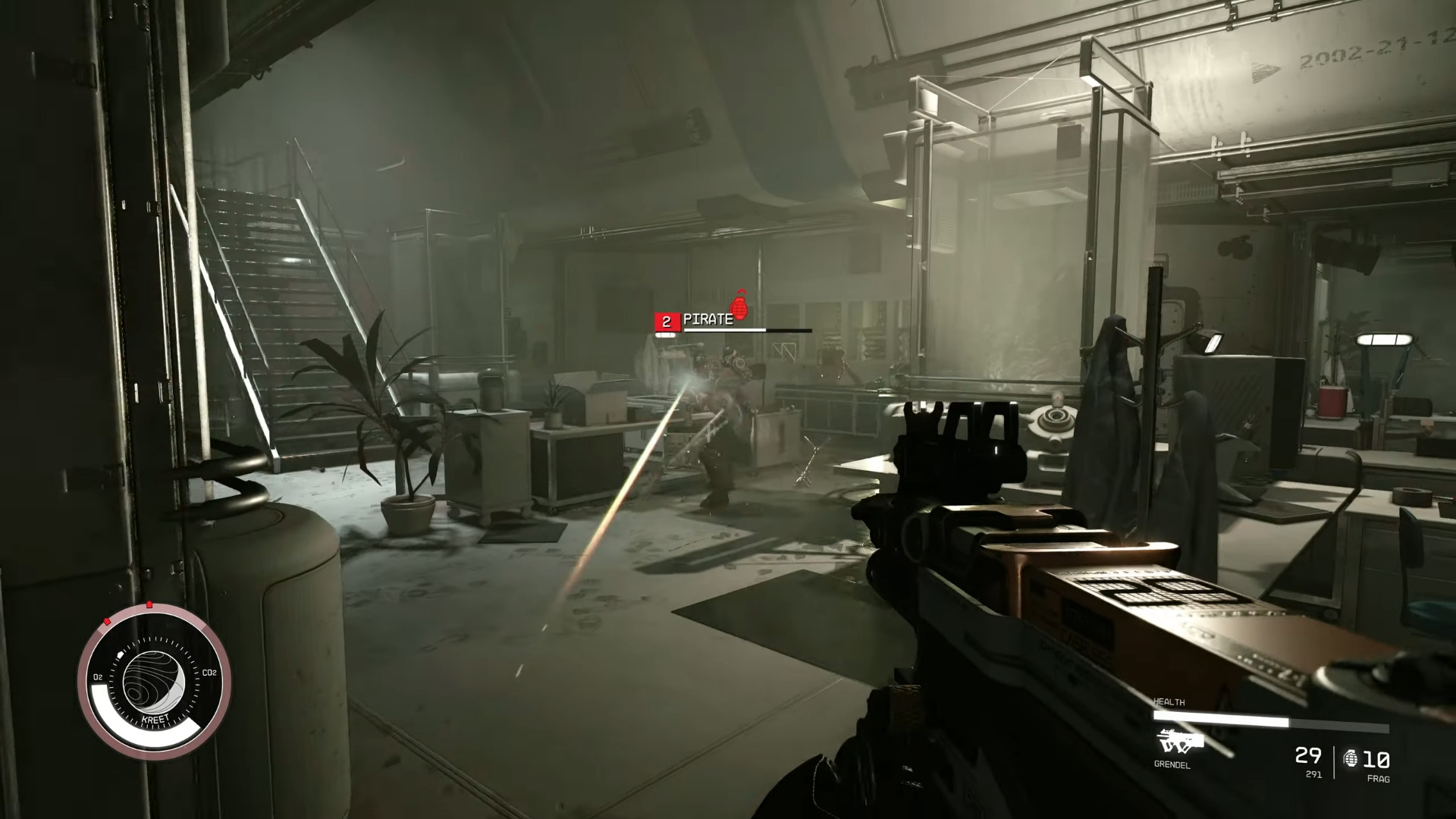Toggle the PIRATE level badge showing 2
Screen dimensions: 1456x819
664,321
